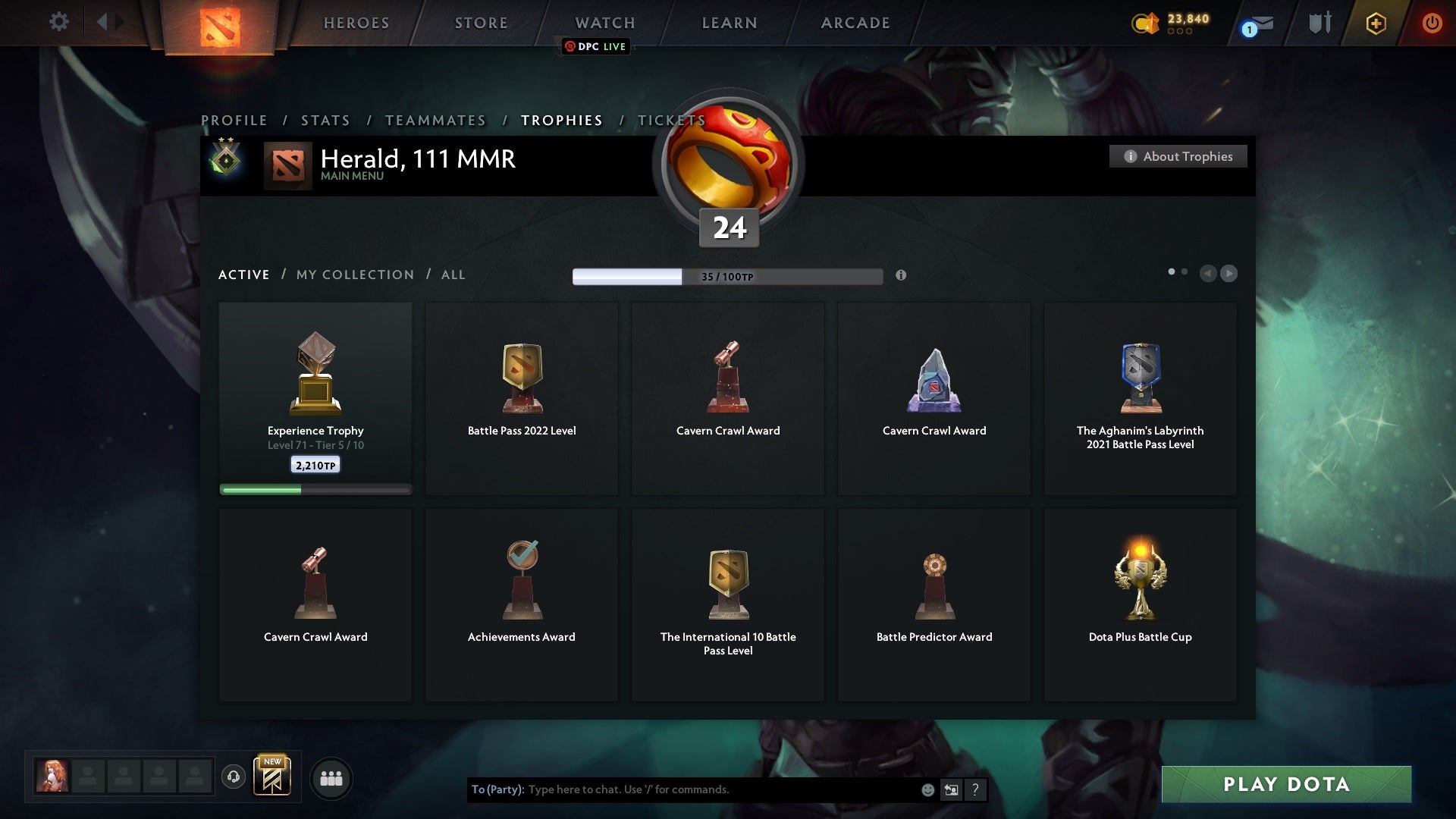Go to next trophies page arrow
The image size is (1456, 819).
tap(1229, 273)
